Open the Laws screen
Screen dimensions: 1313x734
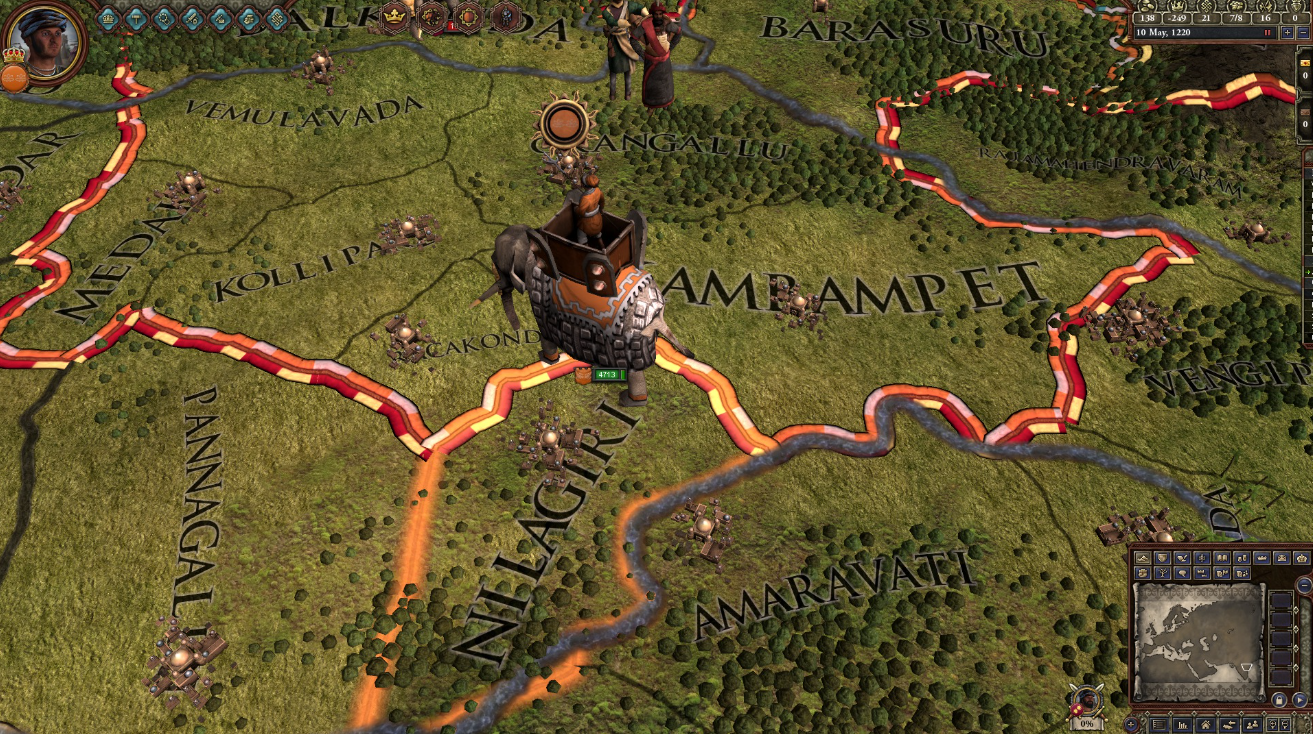(x=137, y=19)
